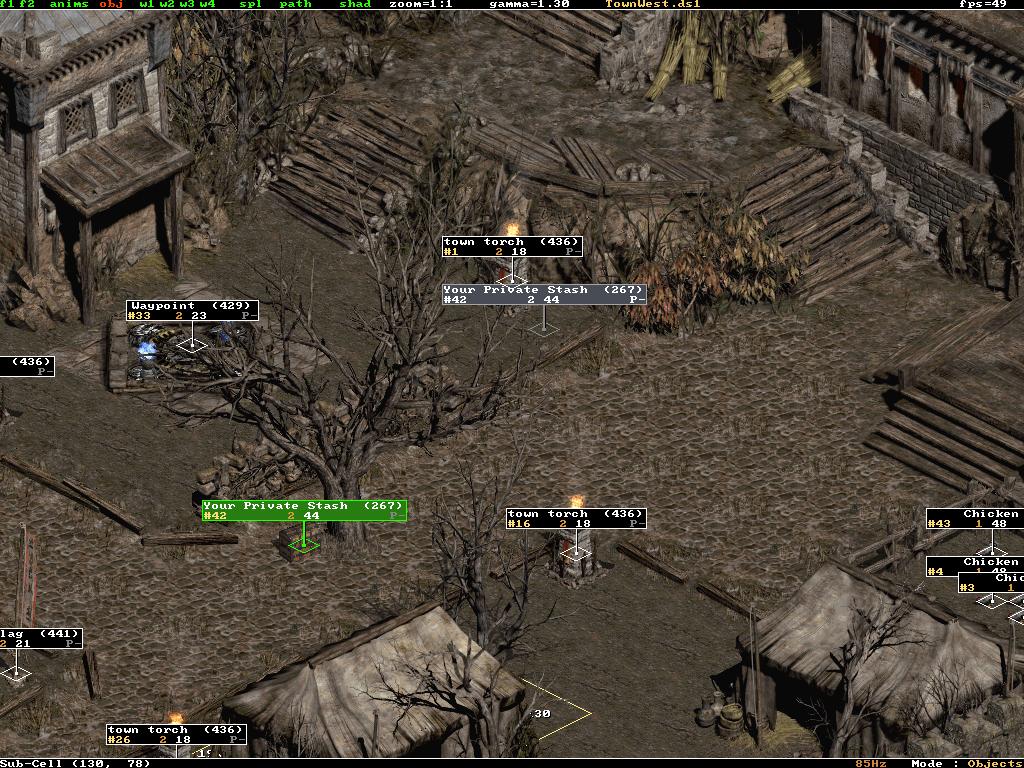Select Chicken object #43 label
This screenshot has width=1024, height=768.
pos(974,518)
